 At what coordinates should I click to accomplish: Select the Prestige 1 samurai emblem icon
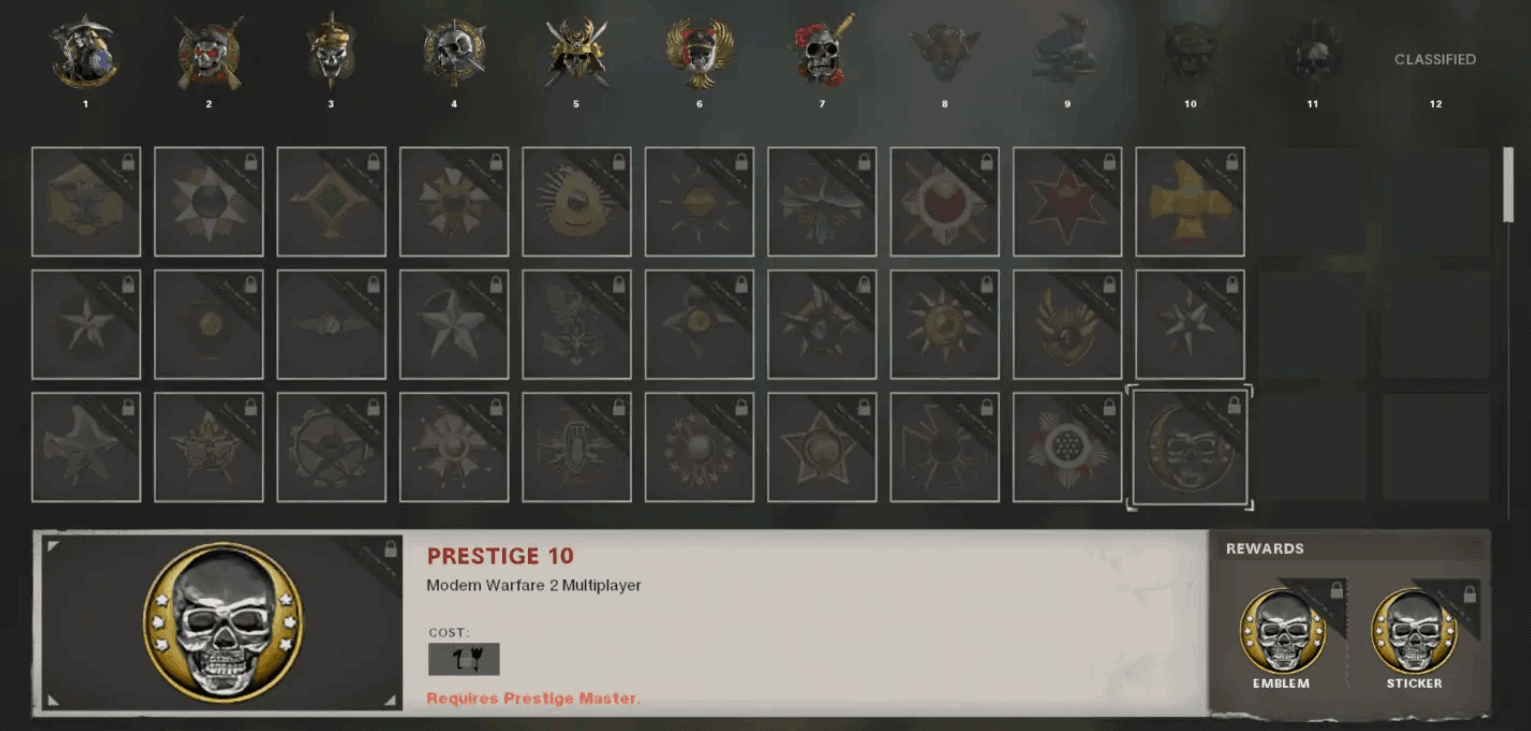point(85,50)
